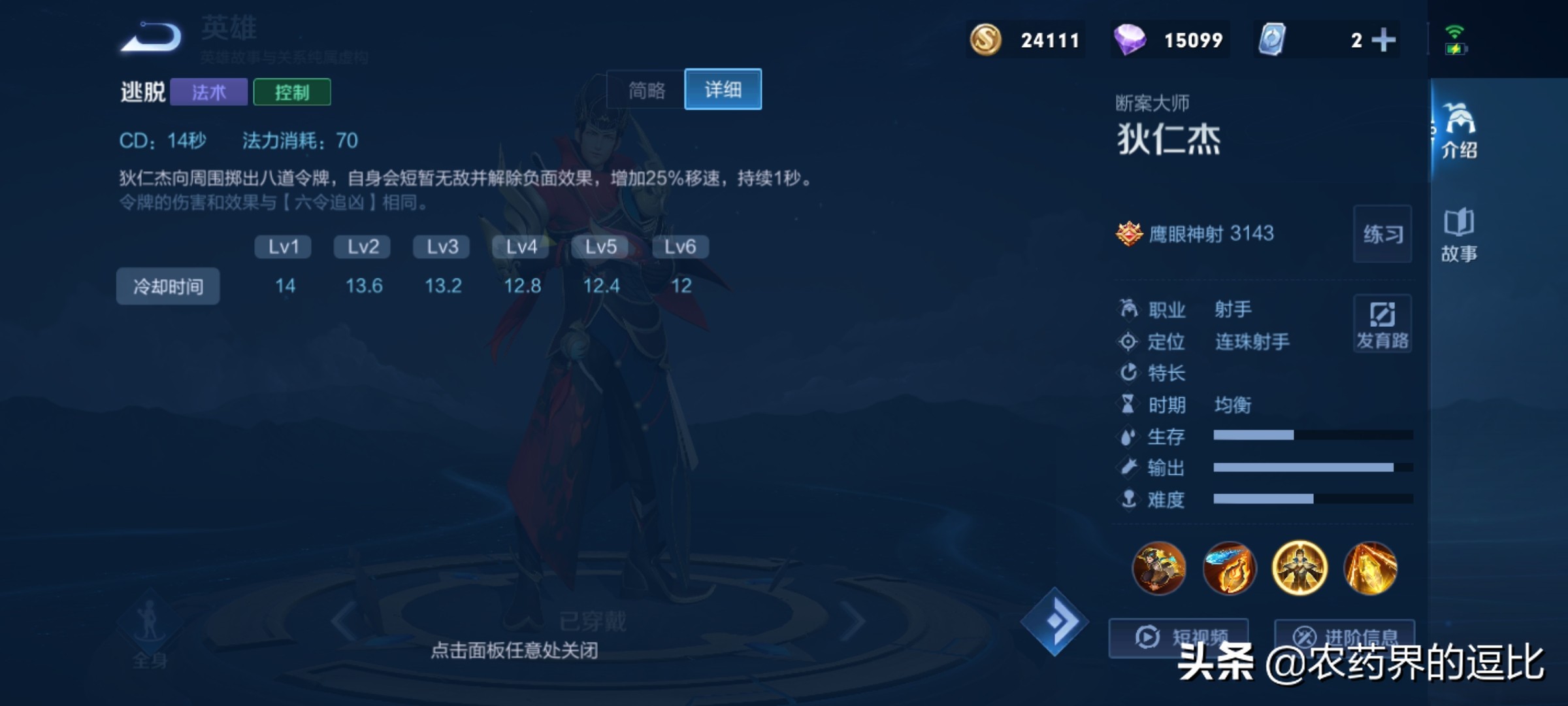
Task: Open the 进阶信息 advanced info button
Action: click(x=1345, y=637)
